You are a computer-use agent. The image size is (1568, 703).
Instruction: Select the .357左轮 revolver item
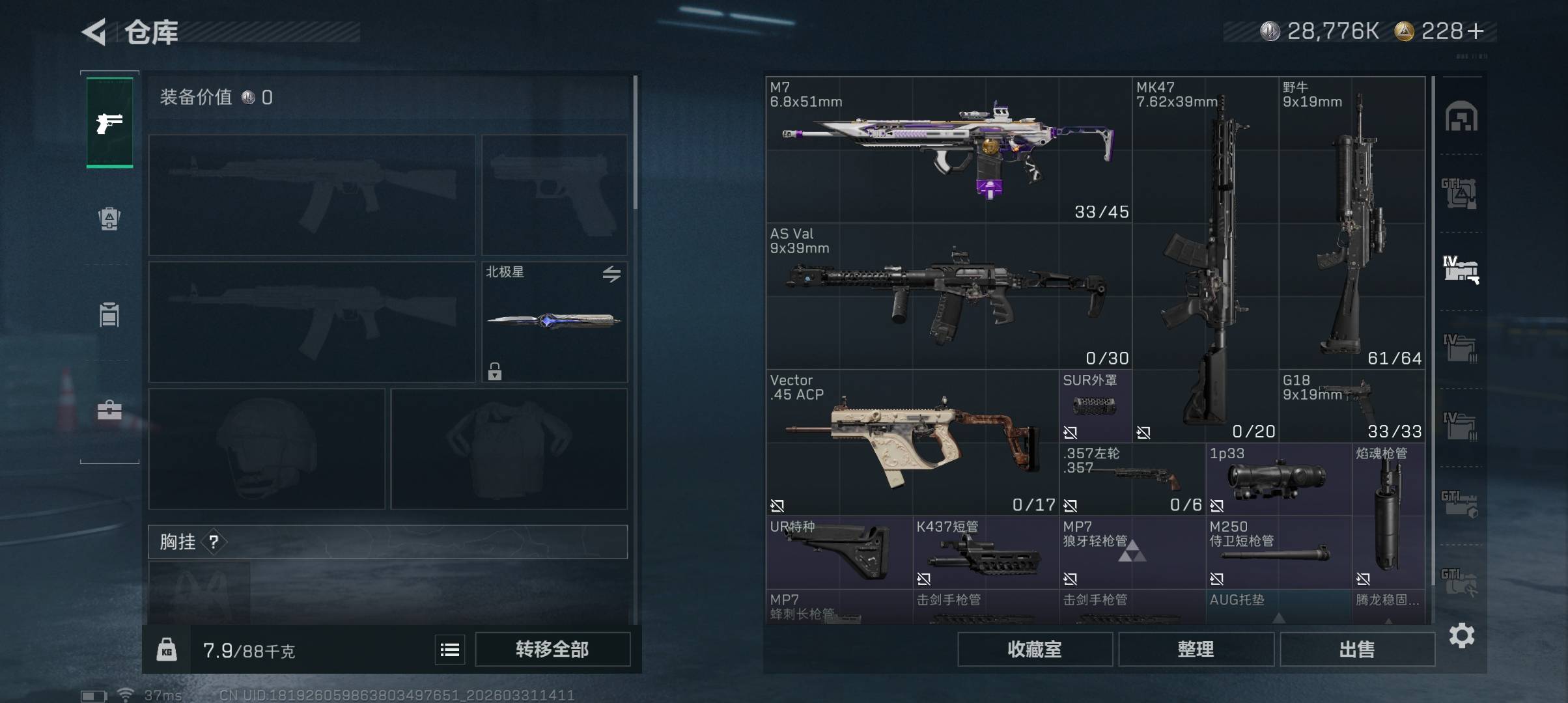[x=1132, y=479]
